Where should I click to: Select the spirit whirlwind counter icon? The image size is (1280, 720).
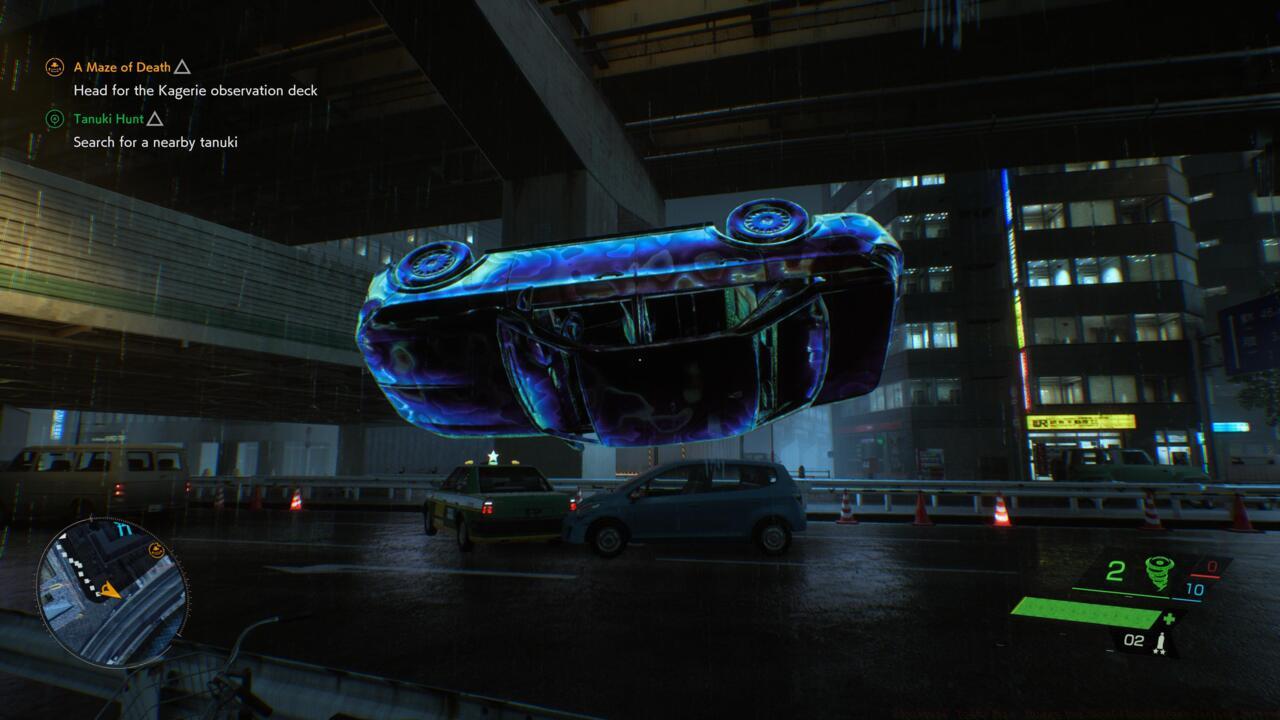pyautogui.click(x=1159, y=573)
